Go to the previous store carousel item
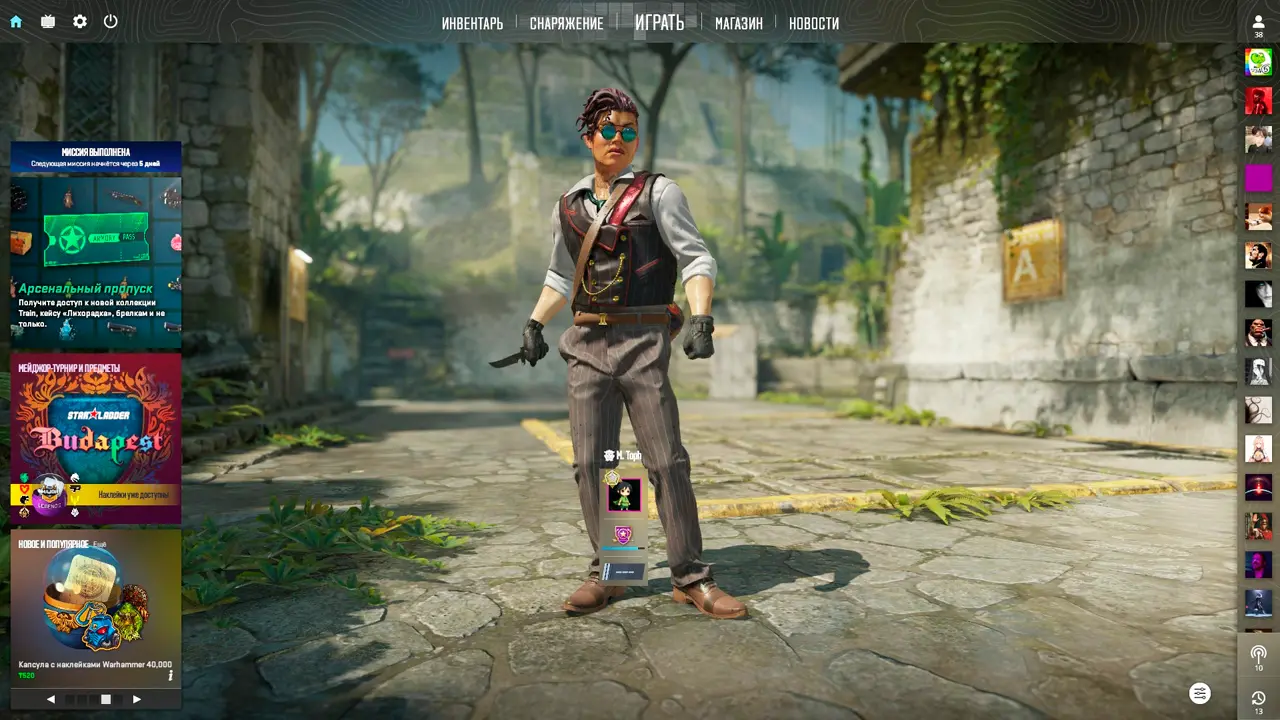This screenshot has width=1280, height=720. tap(51, 699)
